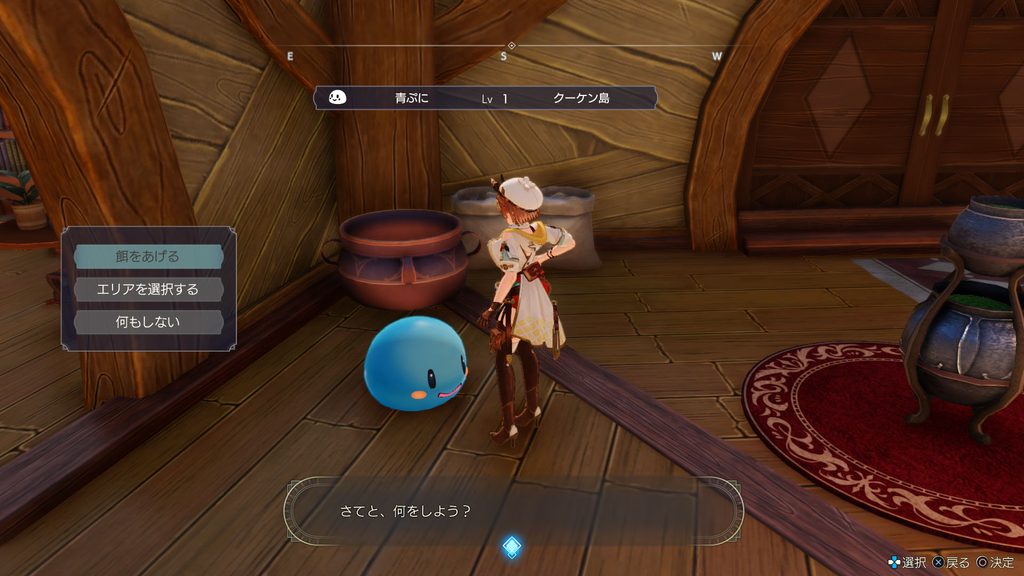Pick the 何もしない option
Viewport: 1024px width, 576px height.
point(148,322)
